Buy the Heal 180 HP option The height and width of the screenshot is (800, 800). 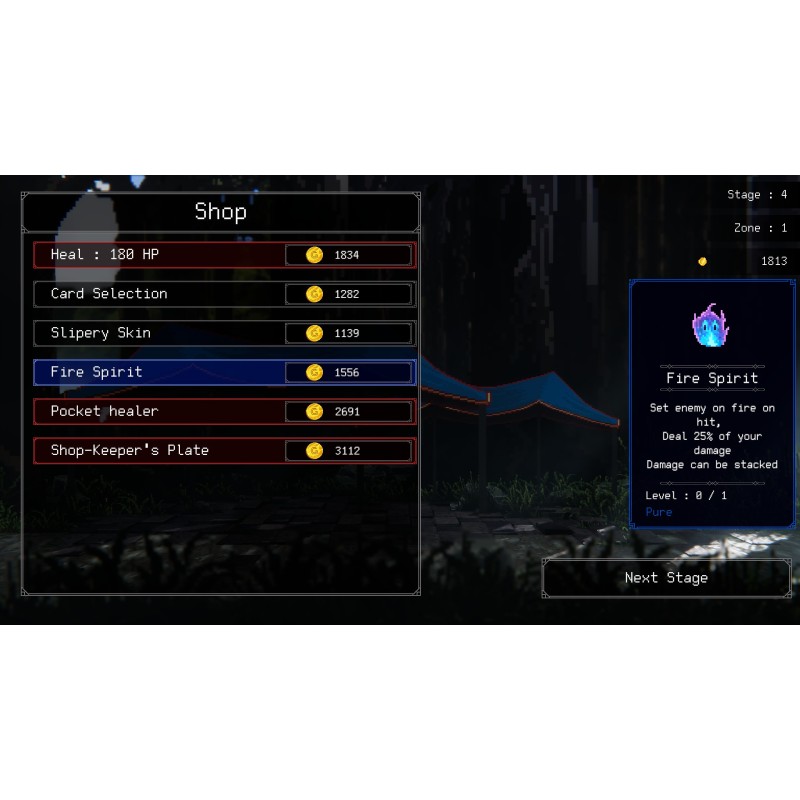click(x=224, y=255)
